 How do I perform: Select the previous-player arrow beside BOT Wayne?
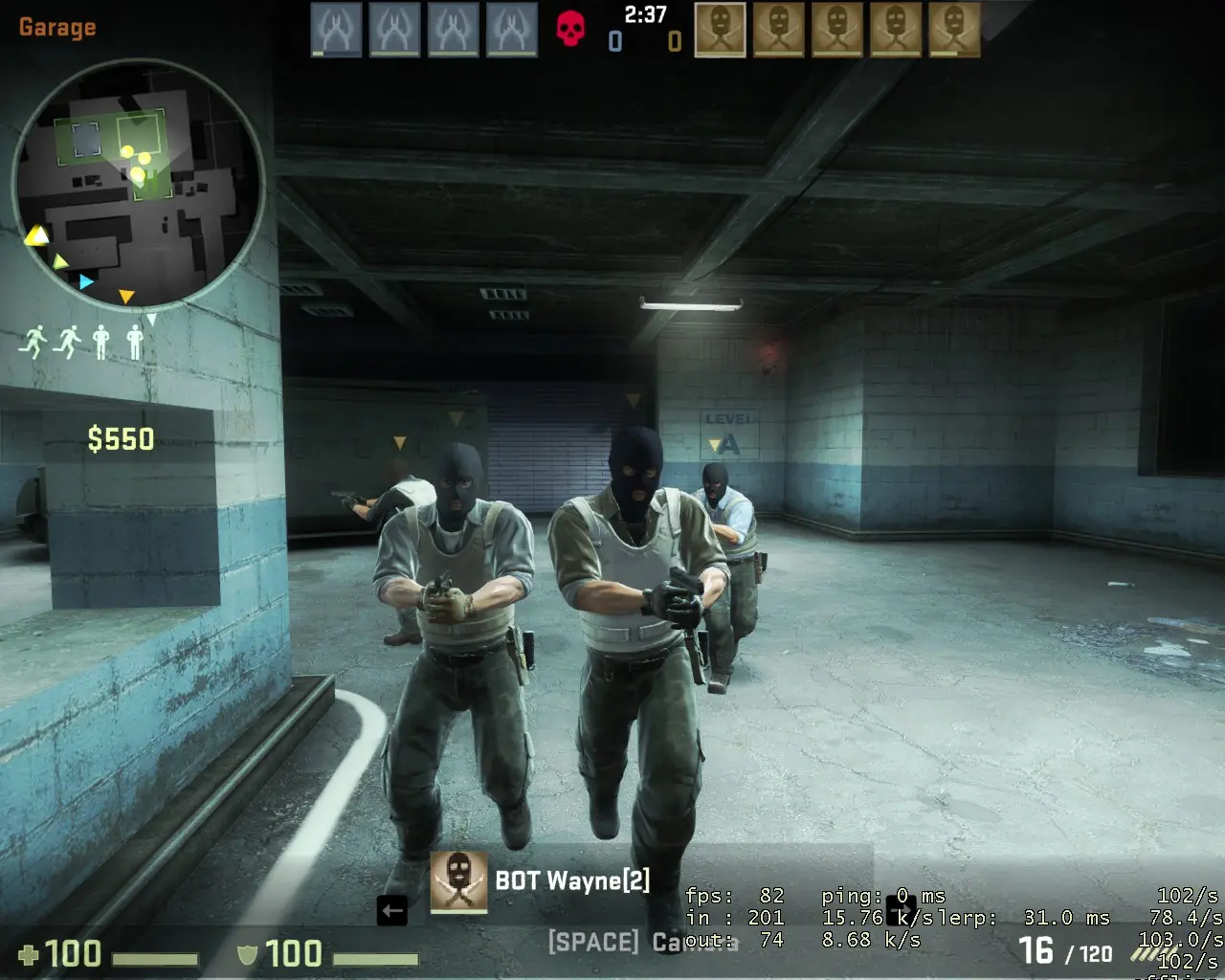pos(392,910)
